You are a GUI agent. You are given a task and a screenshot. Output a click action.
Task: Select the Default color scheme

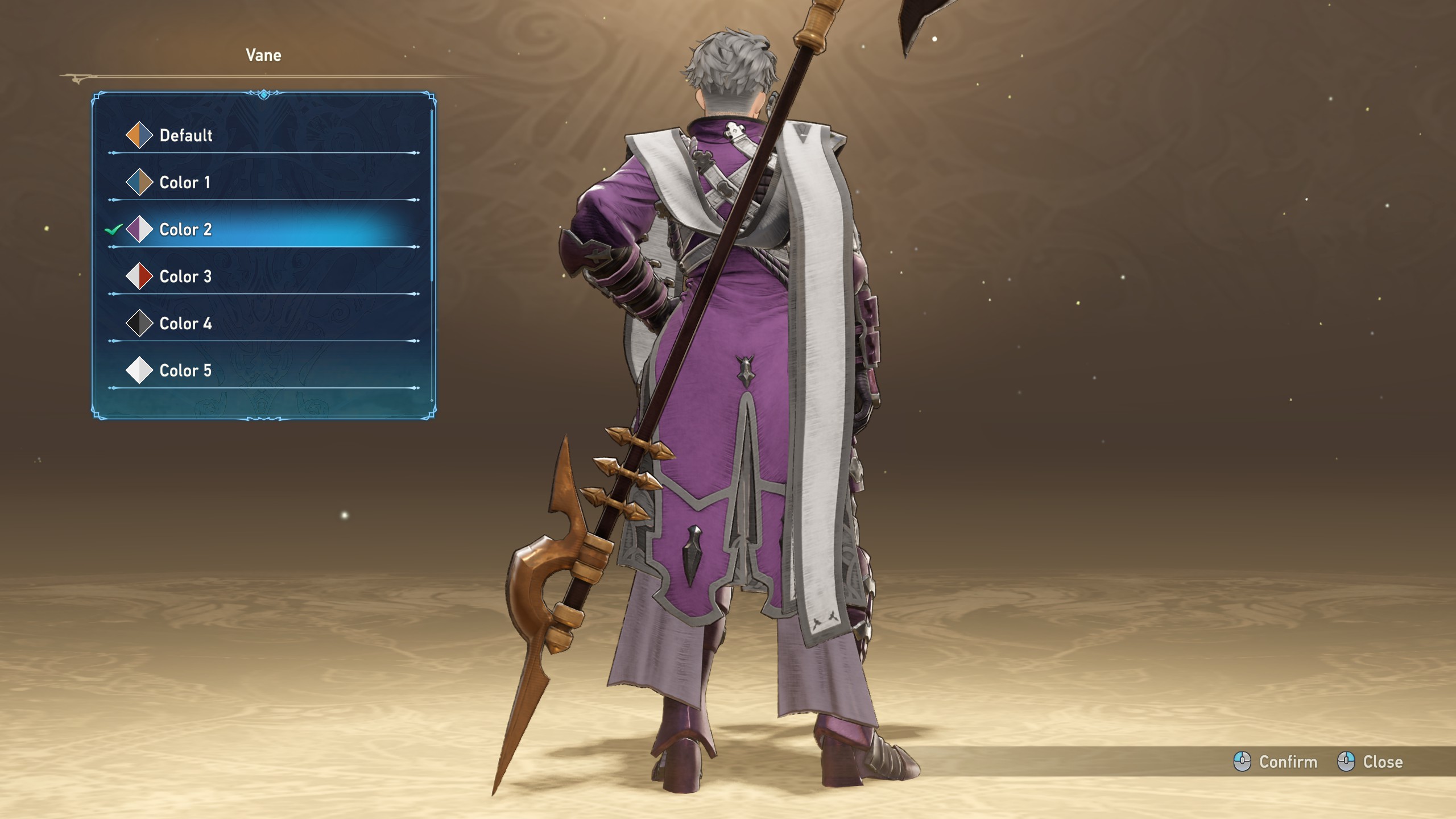point(185,135)
